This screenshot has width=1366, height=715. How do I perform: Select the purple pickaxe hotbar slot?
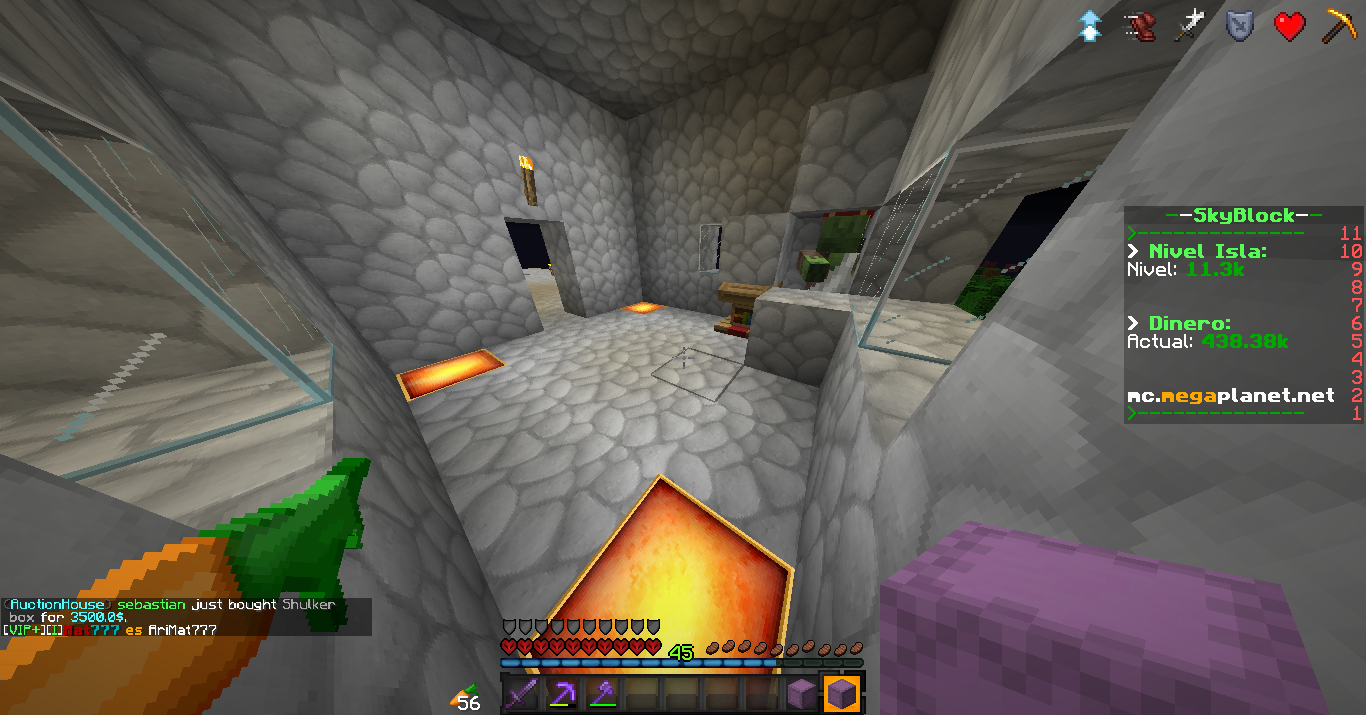pos(564,693)
